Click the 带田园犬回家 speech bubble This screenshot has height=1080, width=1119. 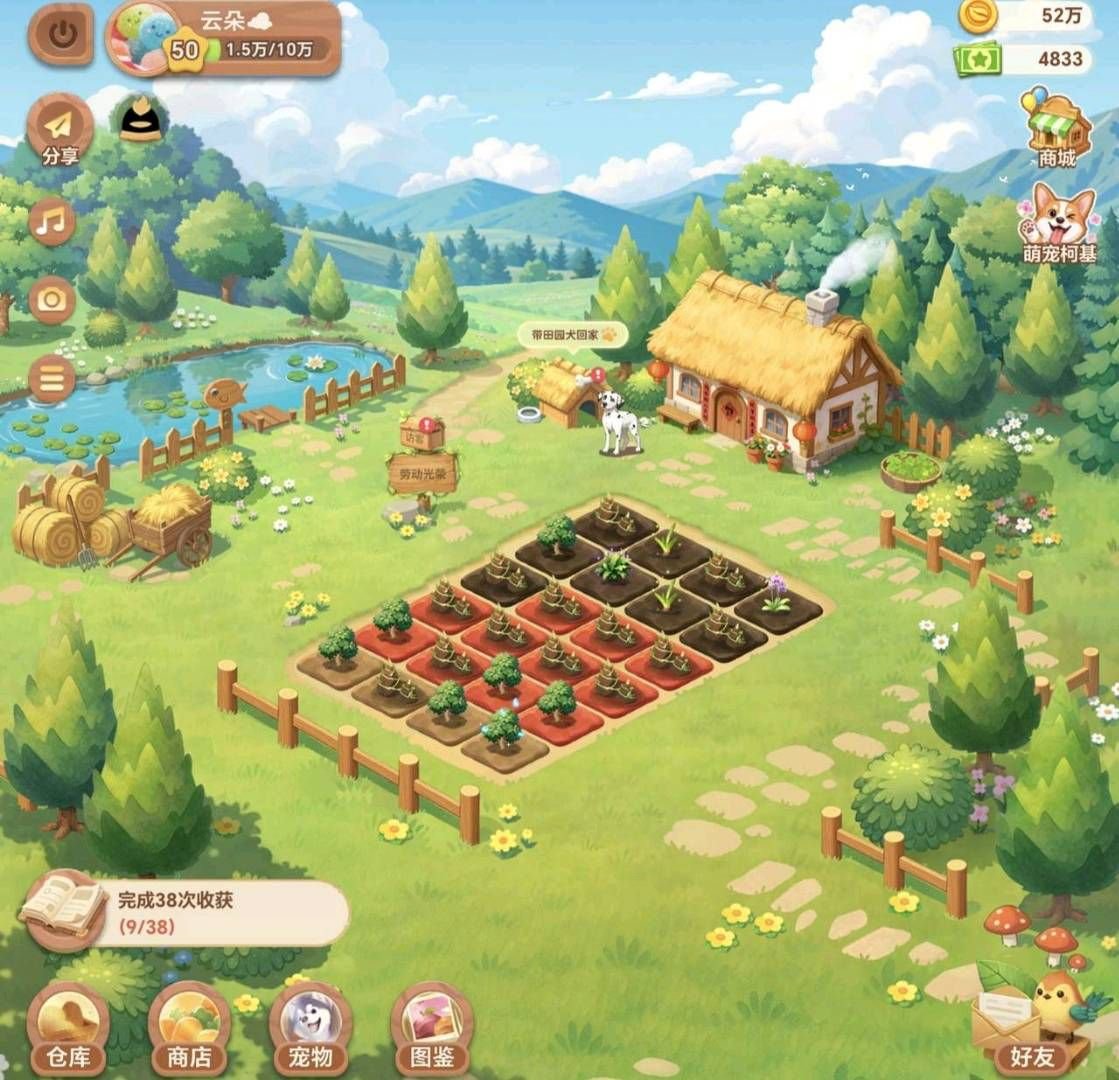click(x=572, y=335)
